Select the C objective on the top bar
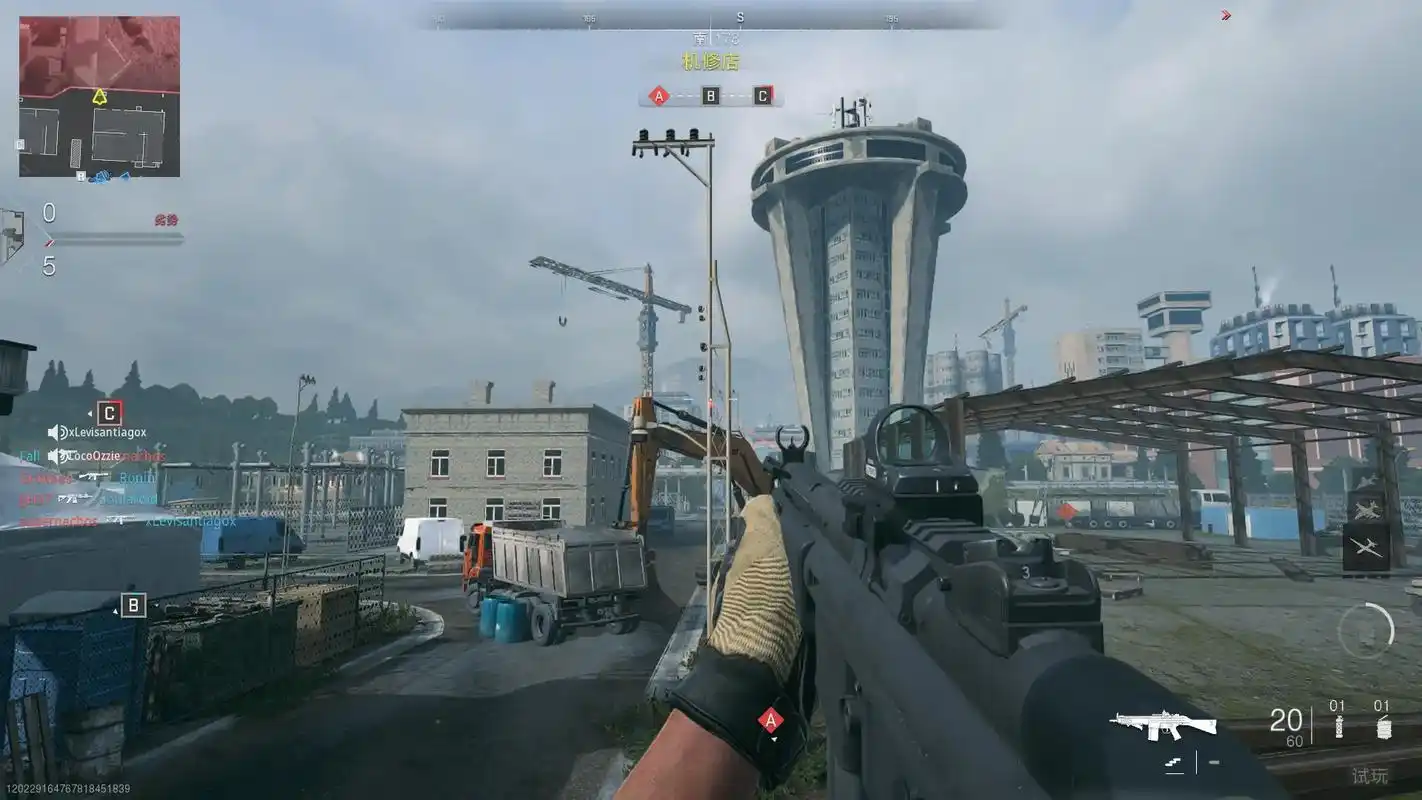 click(x=764, y=95)
